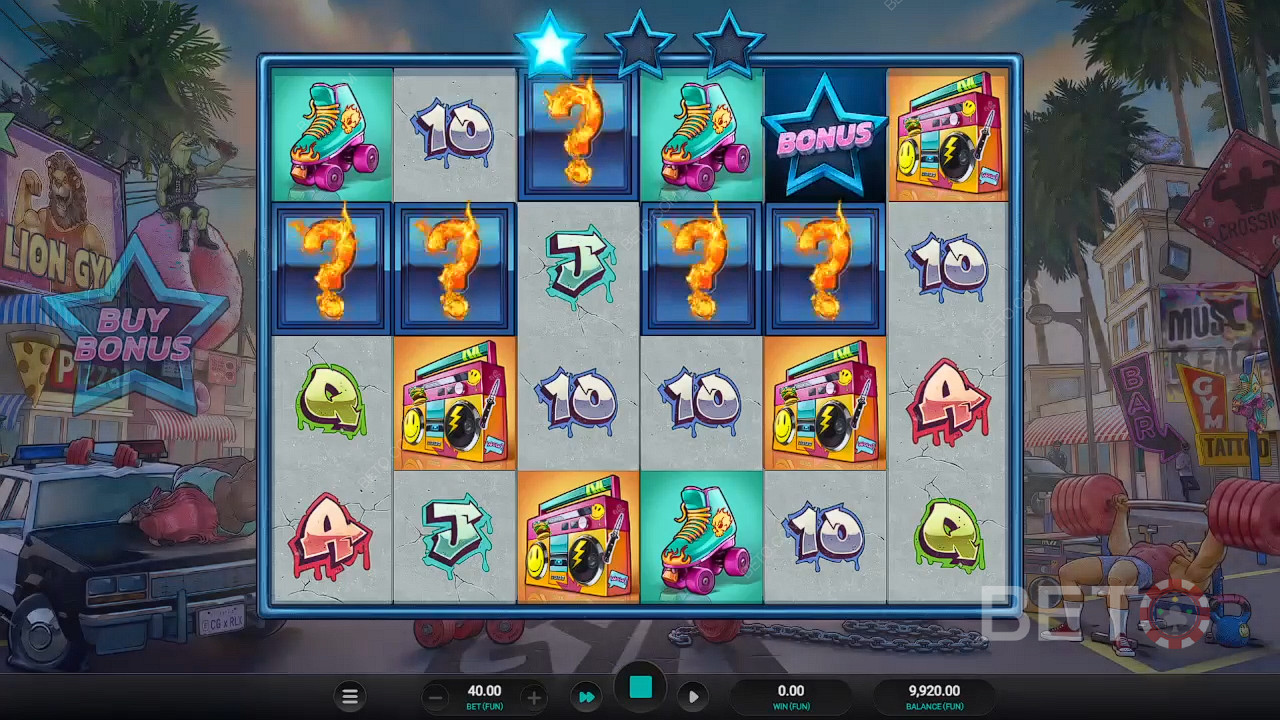1280x720 pixels.
Task: Toggle the fast-forward turbo spin
Action: 587,696
